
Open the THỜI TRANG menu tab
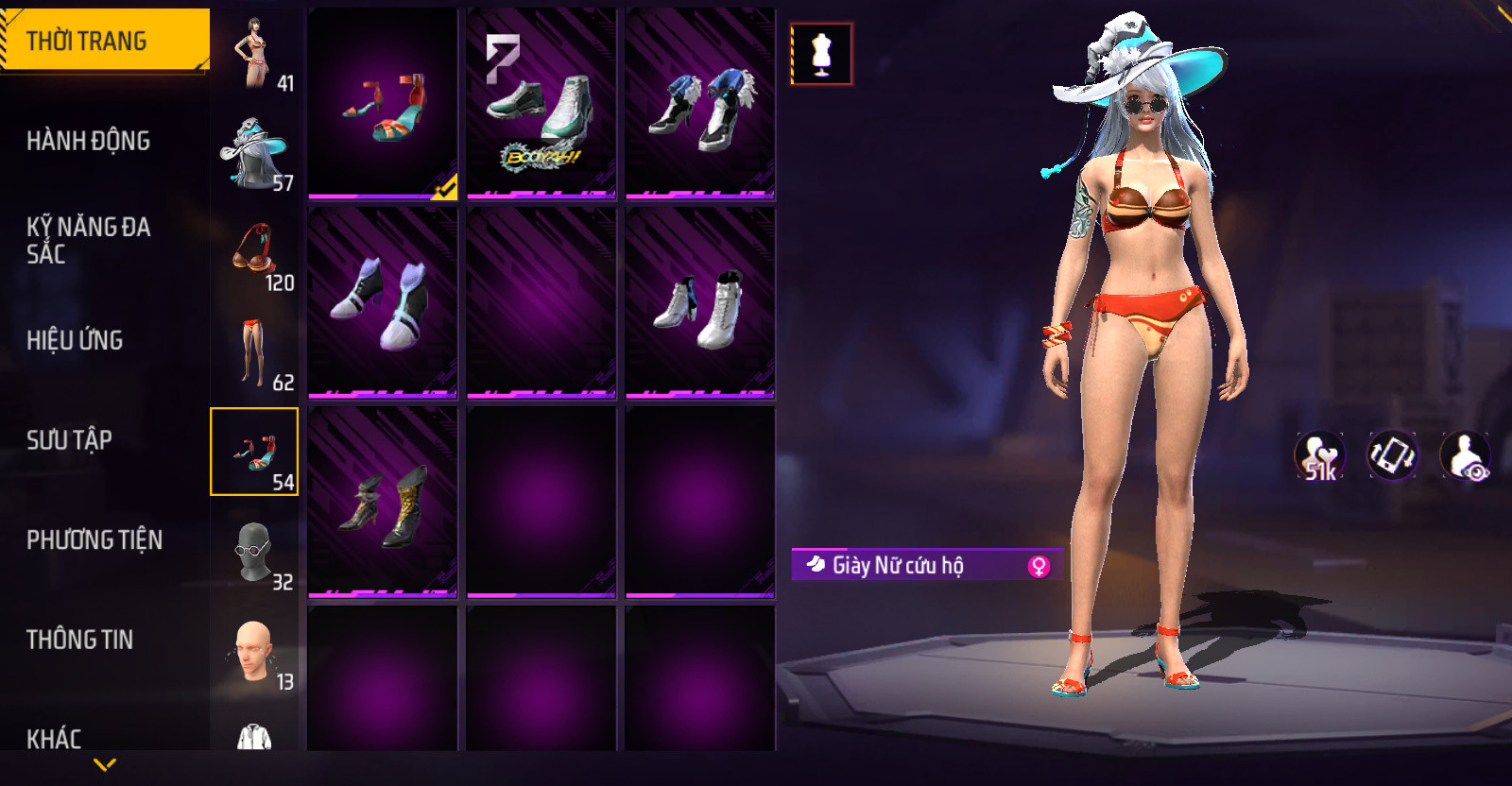pyautogui.click(x=104, y=41)
